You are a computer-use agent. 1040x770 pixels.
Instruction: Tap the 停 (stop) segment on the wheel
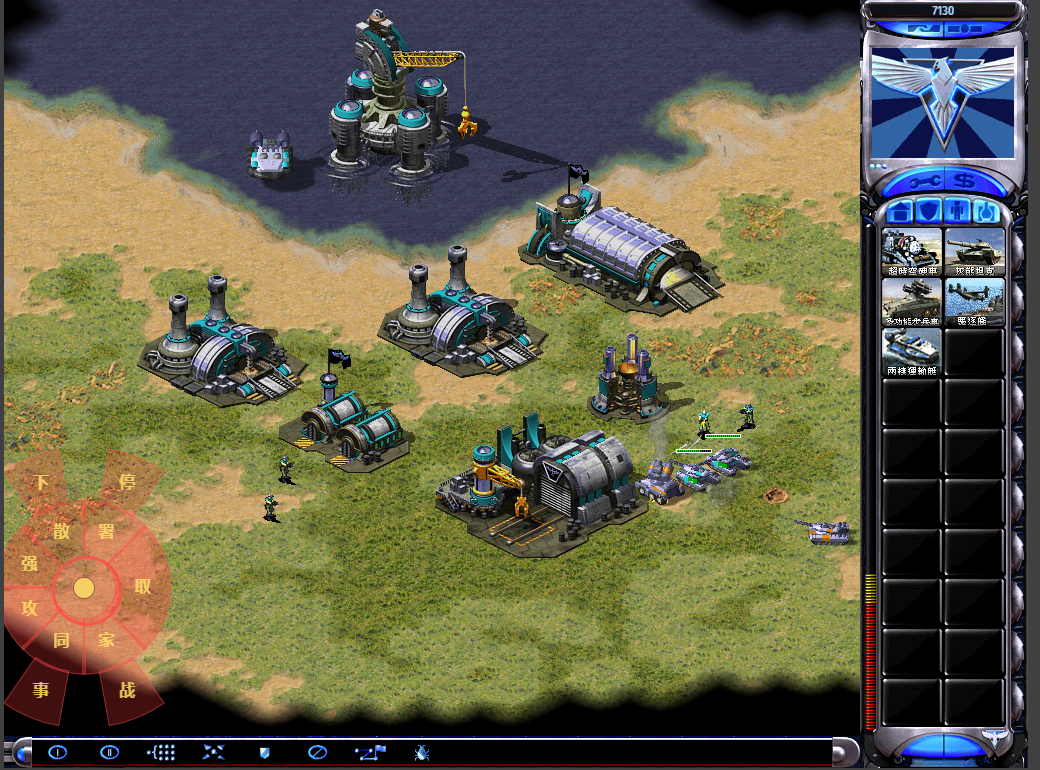(x=127, y=482)
